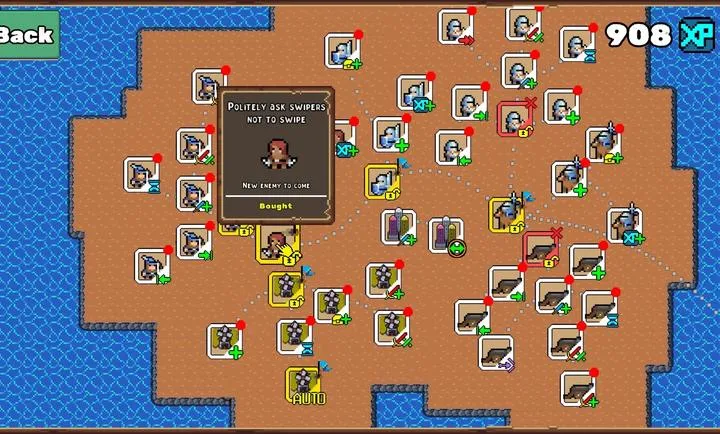The height and width of the screenshot is (434, 720).
Task: Select the yellow-bordered shield knight node
Action: click(382, 182)
